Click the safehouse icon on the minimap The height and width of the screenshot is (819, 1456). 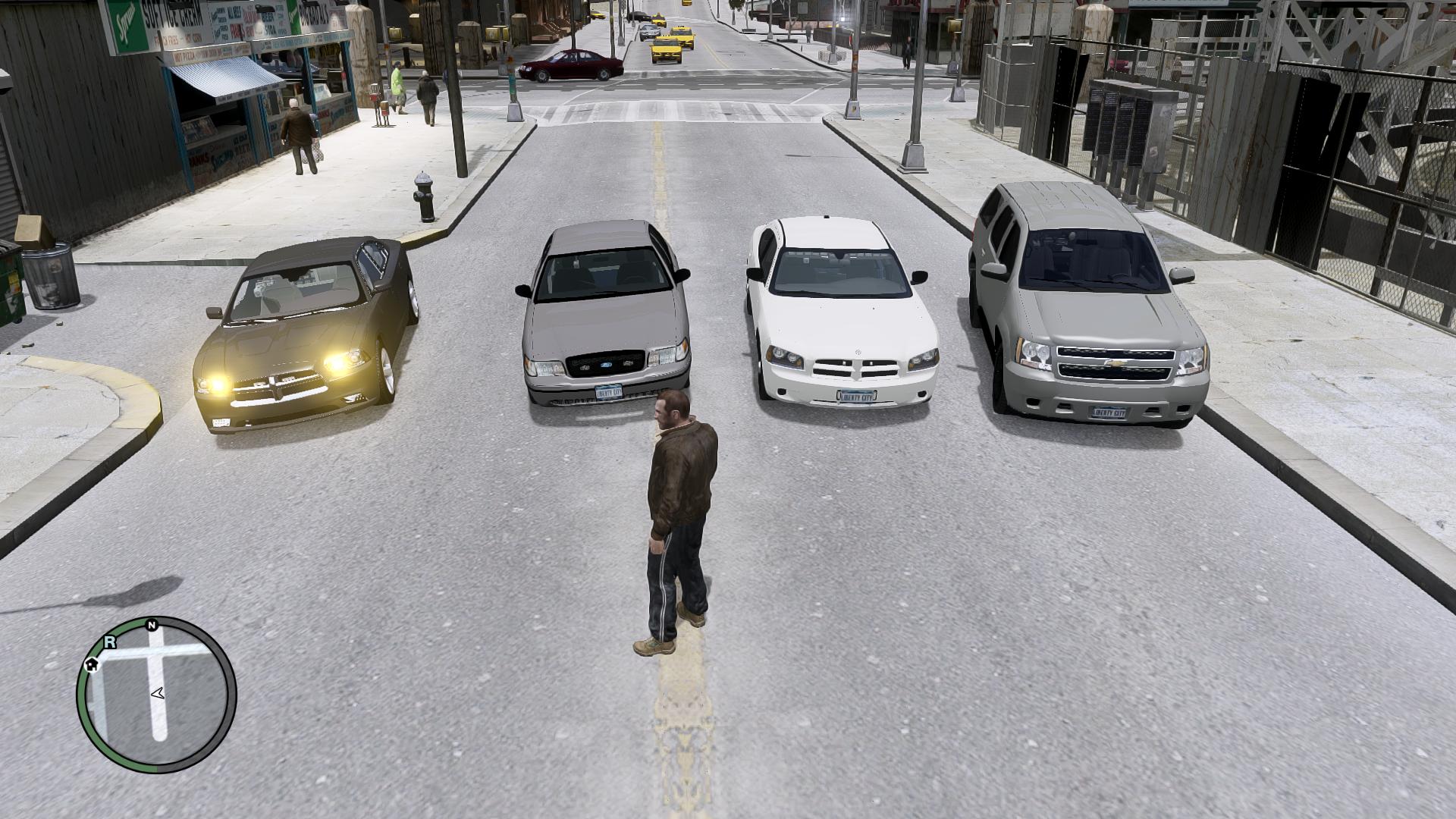click(92, 665)
